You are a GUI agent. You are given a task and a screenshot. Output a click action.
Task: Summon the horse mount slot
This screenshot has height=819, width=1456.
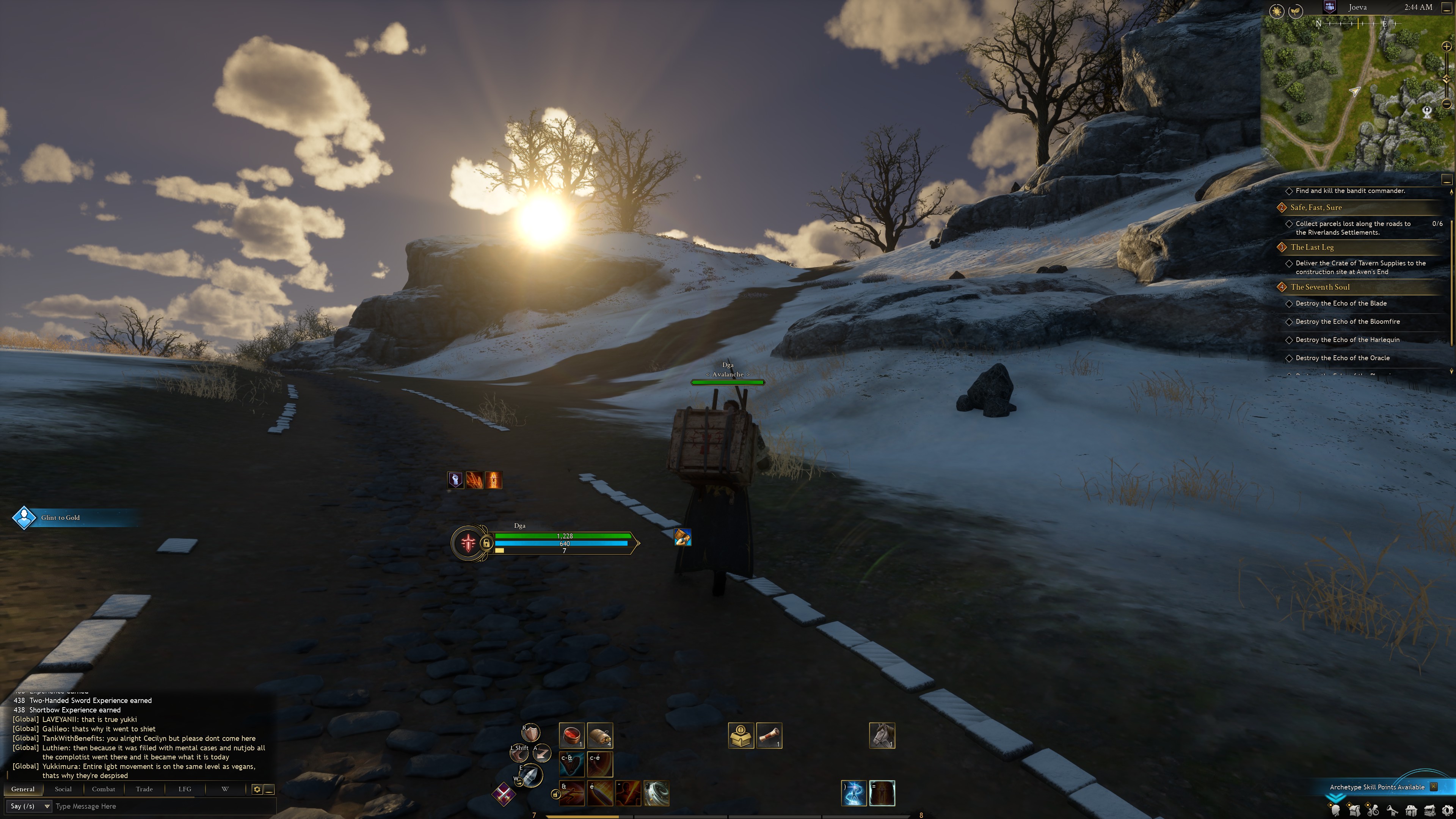point(882,735)
